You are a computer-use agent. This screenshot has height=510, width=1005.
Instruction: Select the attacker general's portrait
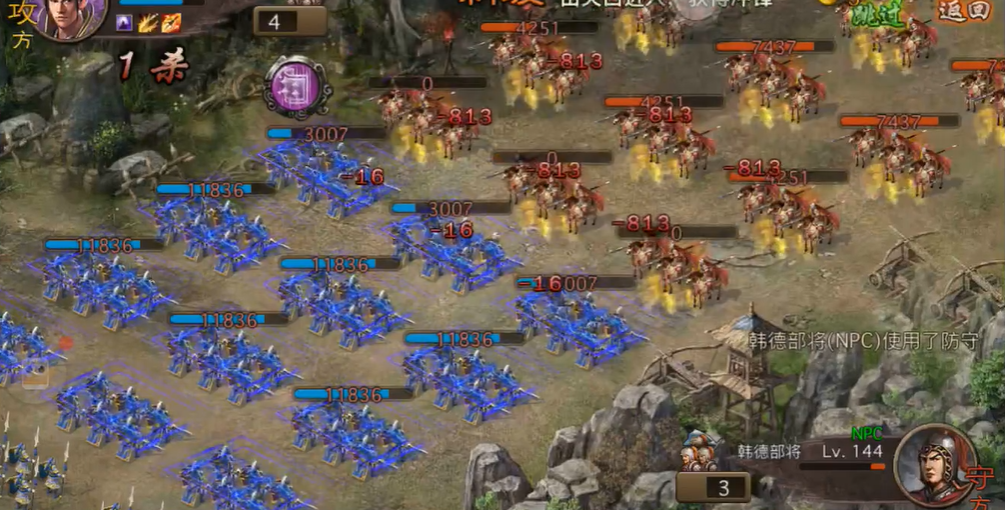tap(68, 17)
